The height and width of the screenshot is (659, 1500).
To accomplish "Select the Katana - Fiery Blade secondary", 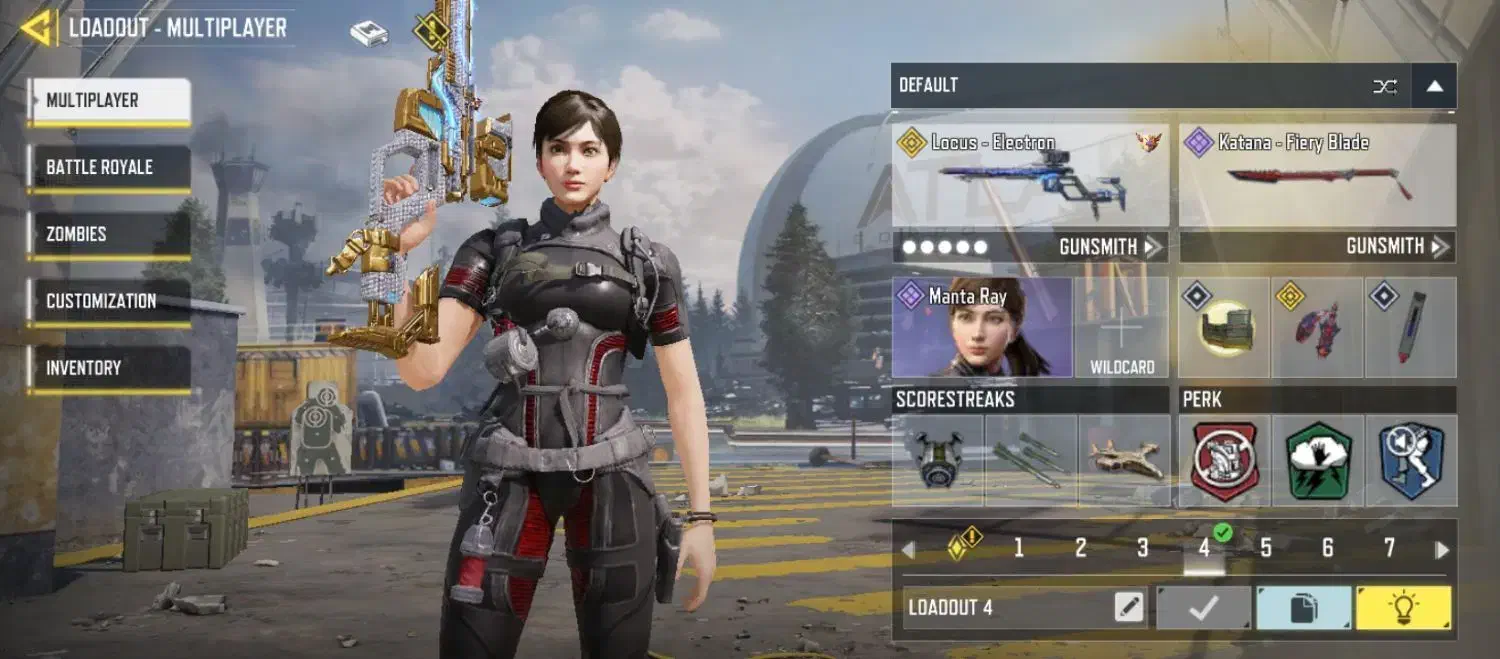I will click(x=1317, y=175).
